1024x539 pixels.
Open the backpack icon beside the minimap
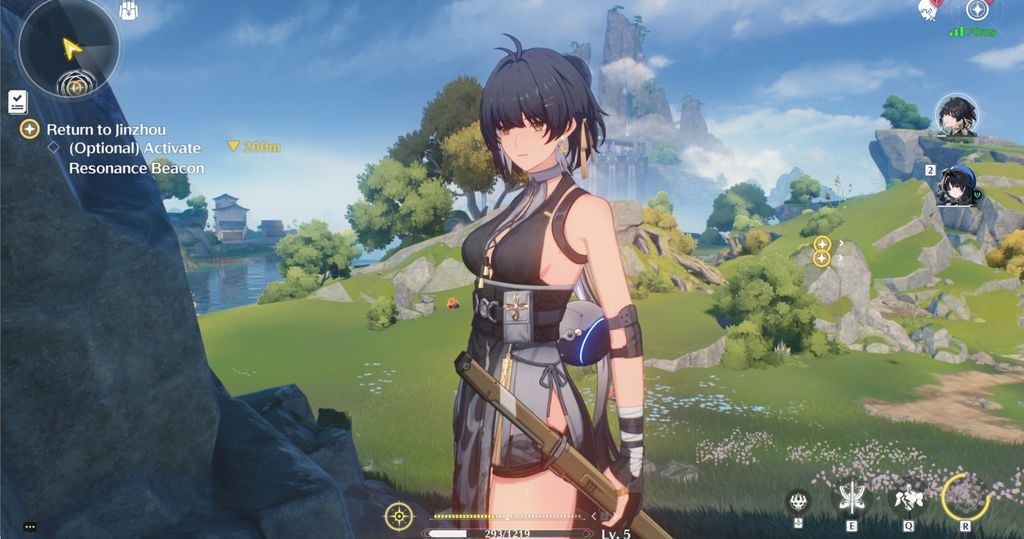click(128, 11)
